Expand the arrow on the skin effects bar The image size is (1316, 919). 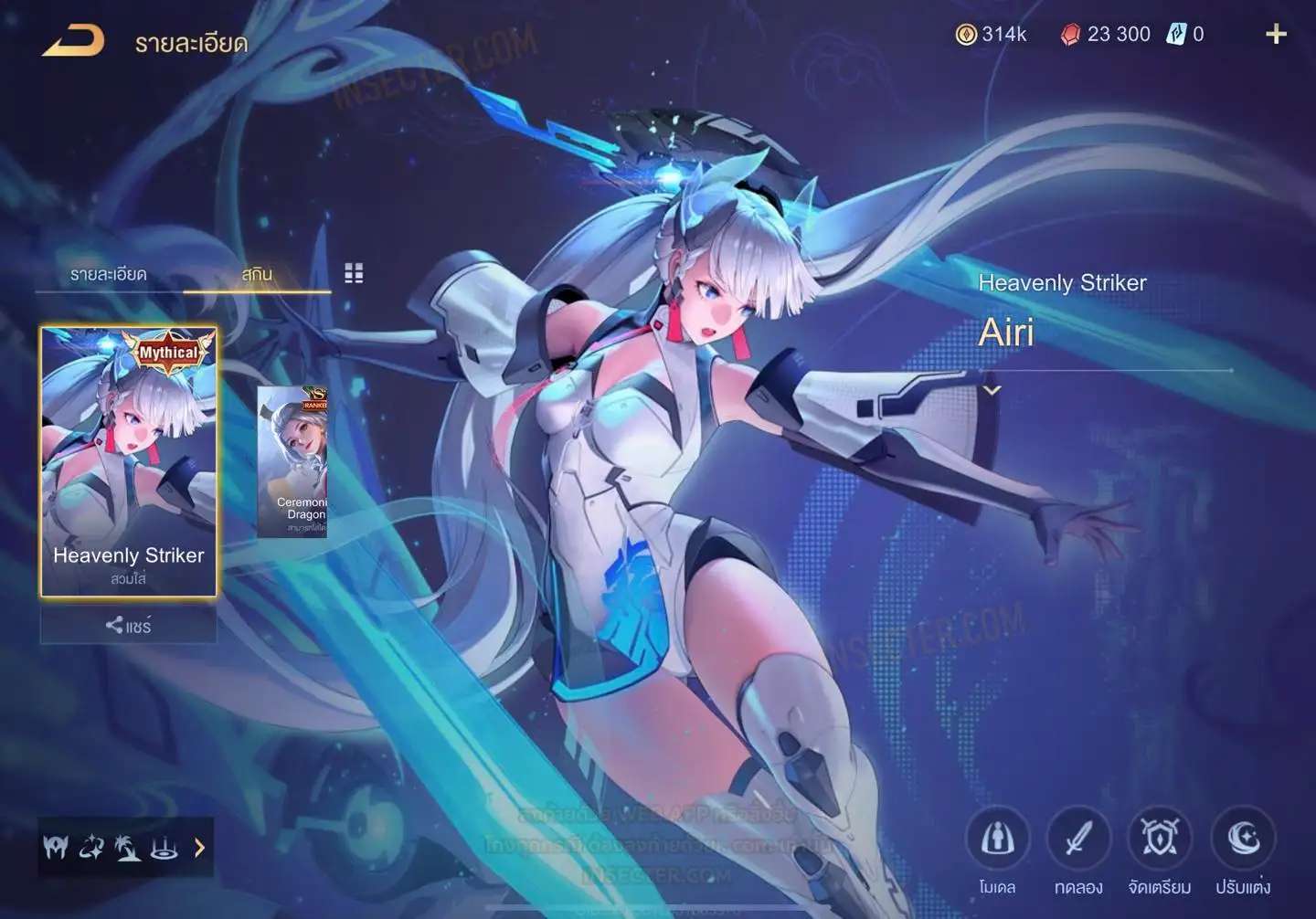click(x=199, y=848)
